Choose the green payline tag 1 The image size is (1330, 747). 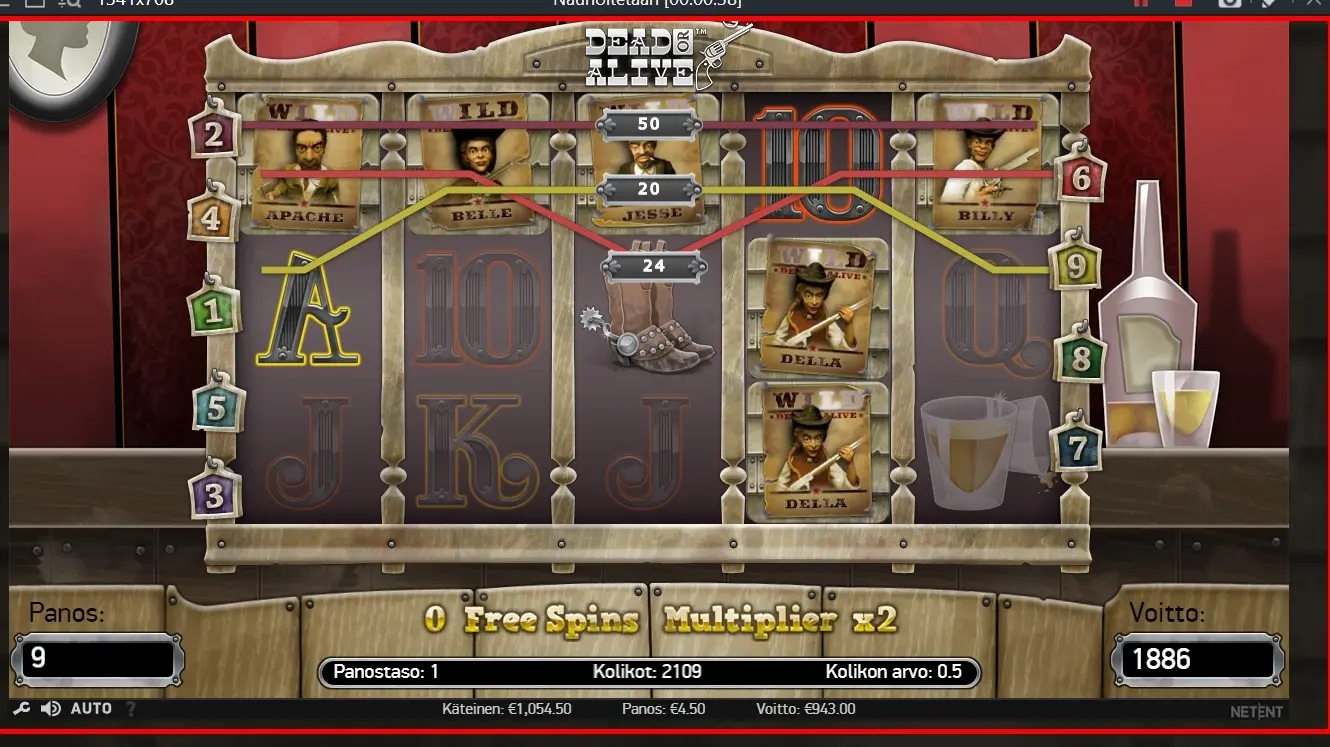(x=212, y=312)
